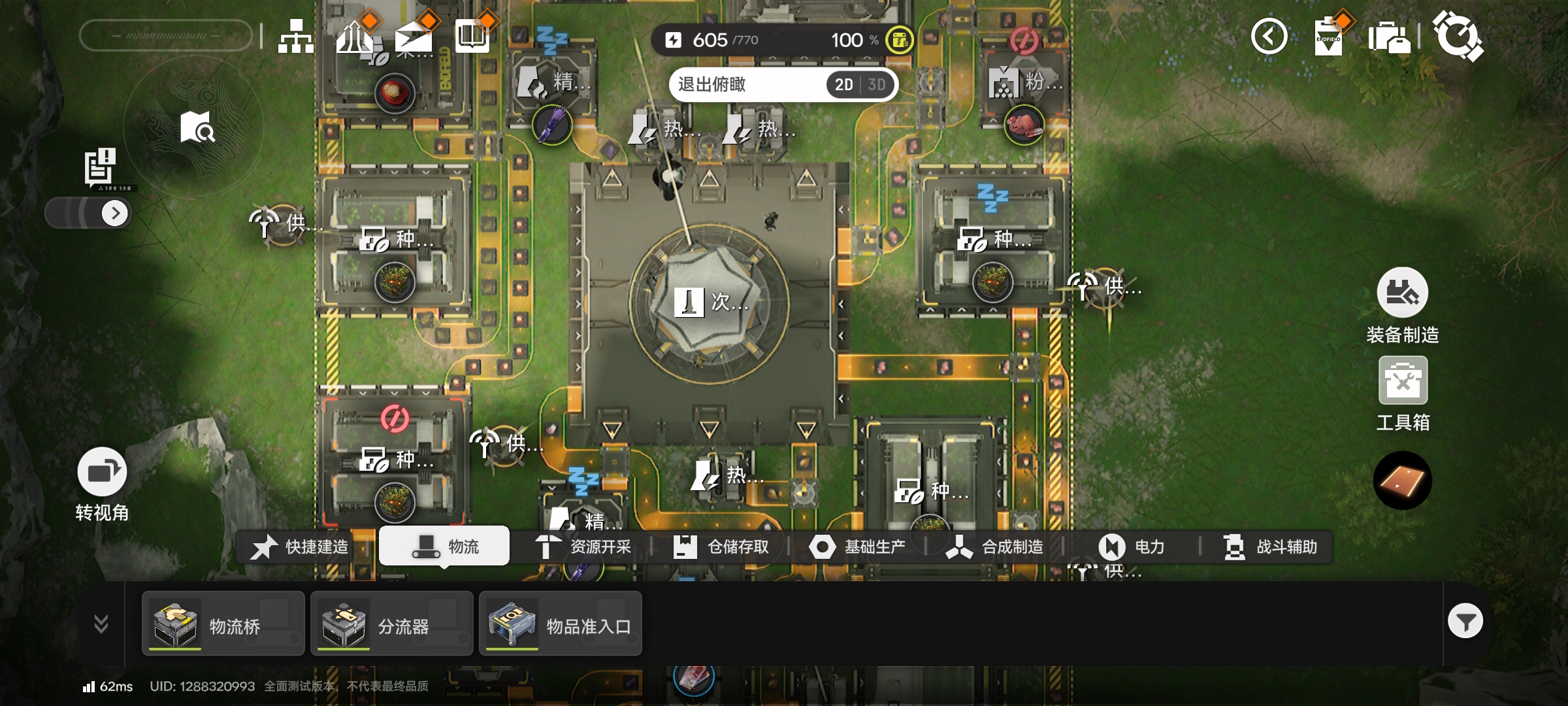
Task: Open 装备制造 equipment crafting
Action: click(1402, 305)
